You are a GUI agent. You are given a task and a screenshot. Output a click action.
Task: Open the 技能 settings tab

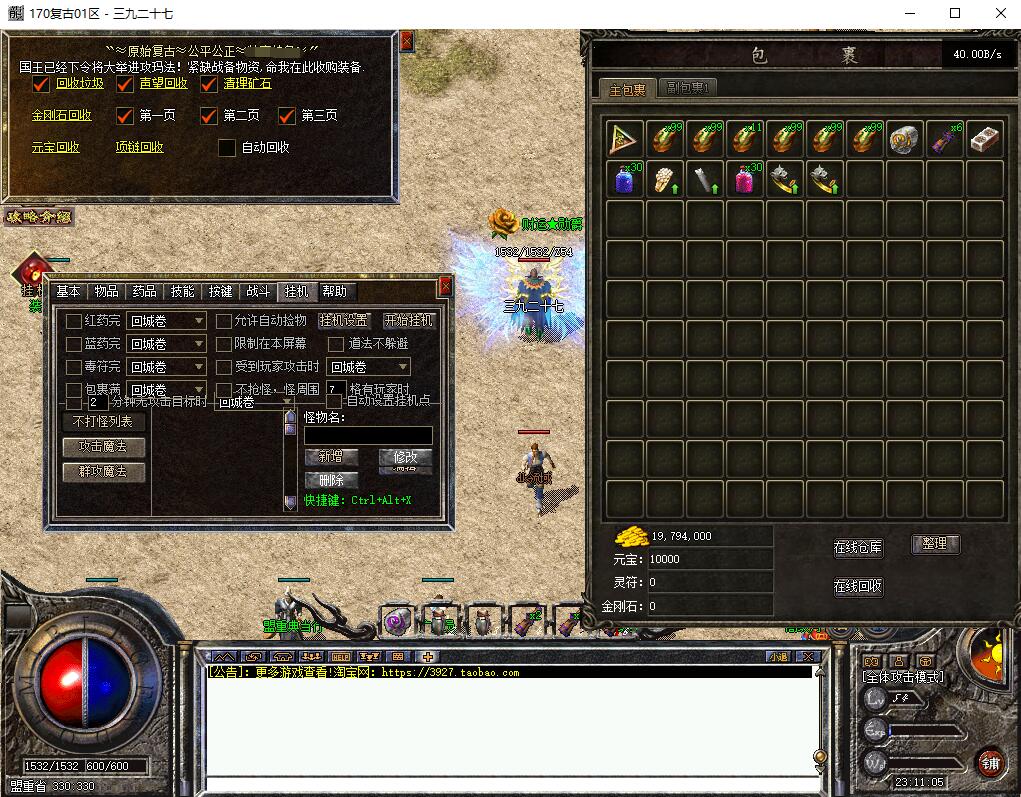tap(182, 291)
